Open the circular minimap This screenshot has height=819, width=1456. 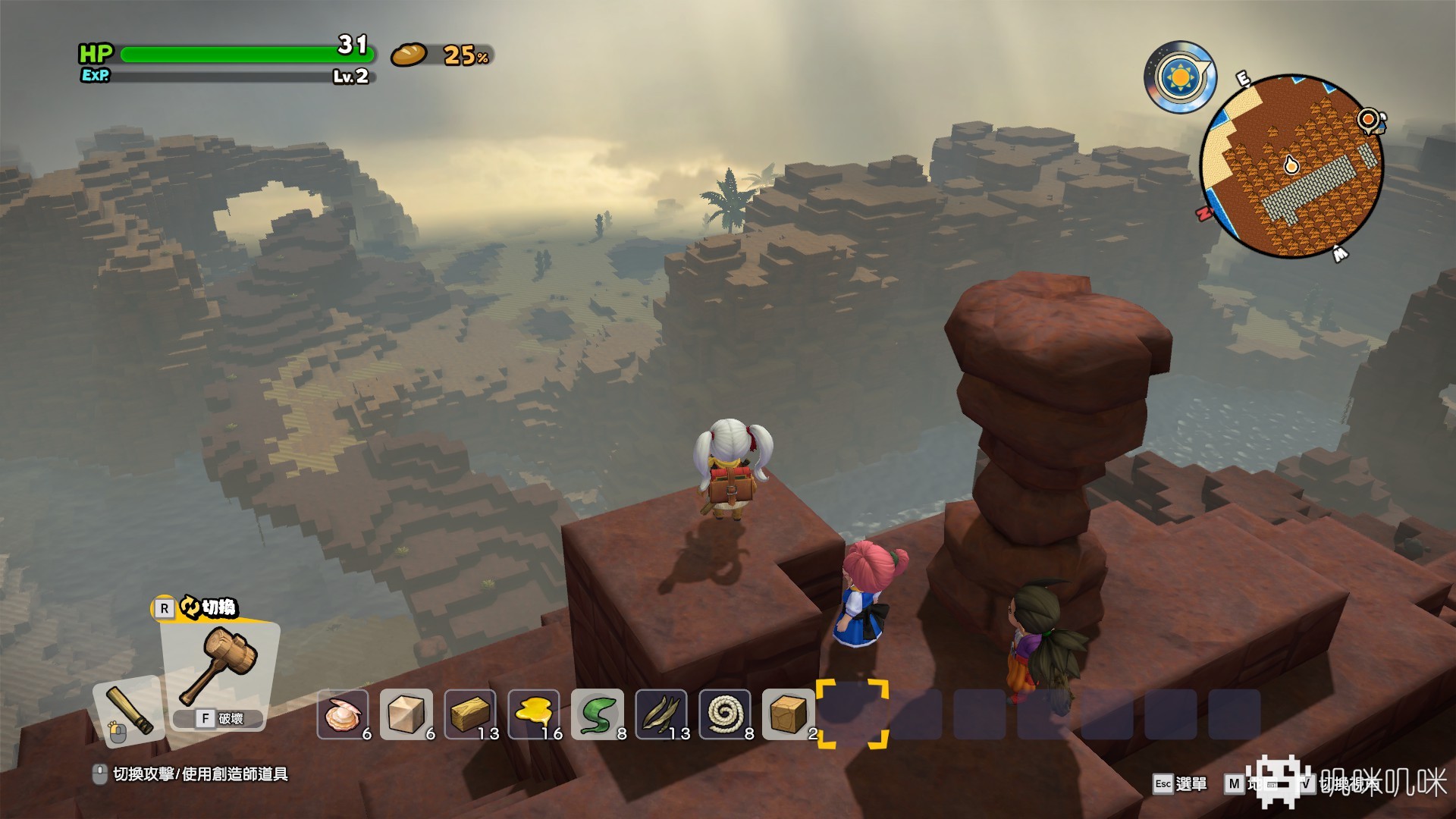(1291, 167)
